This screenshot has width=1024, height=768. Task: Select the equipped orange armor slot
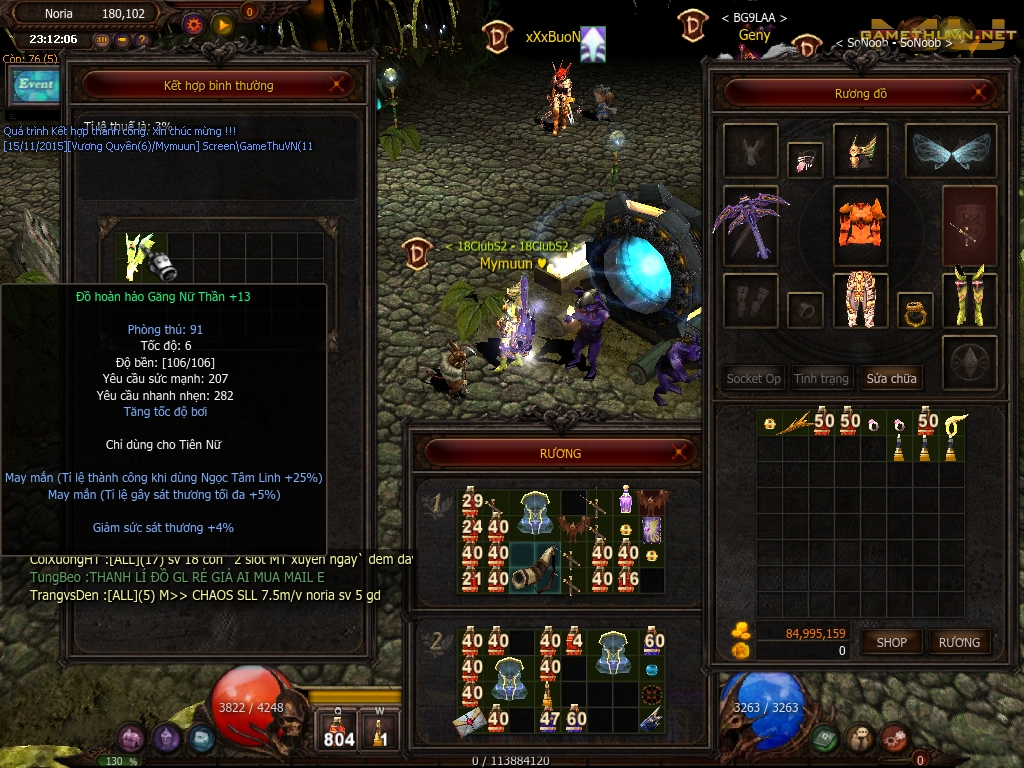pos(861,225)
